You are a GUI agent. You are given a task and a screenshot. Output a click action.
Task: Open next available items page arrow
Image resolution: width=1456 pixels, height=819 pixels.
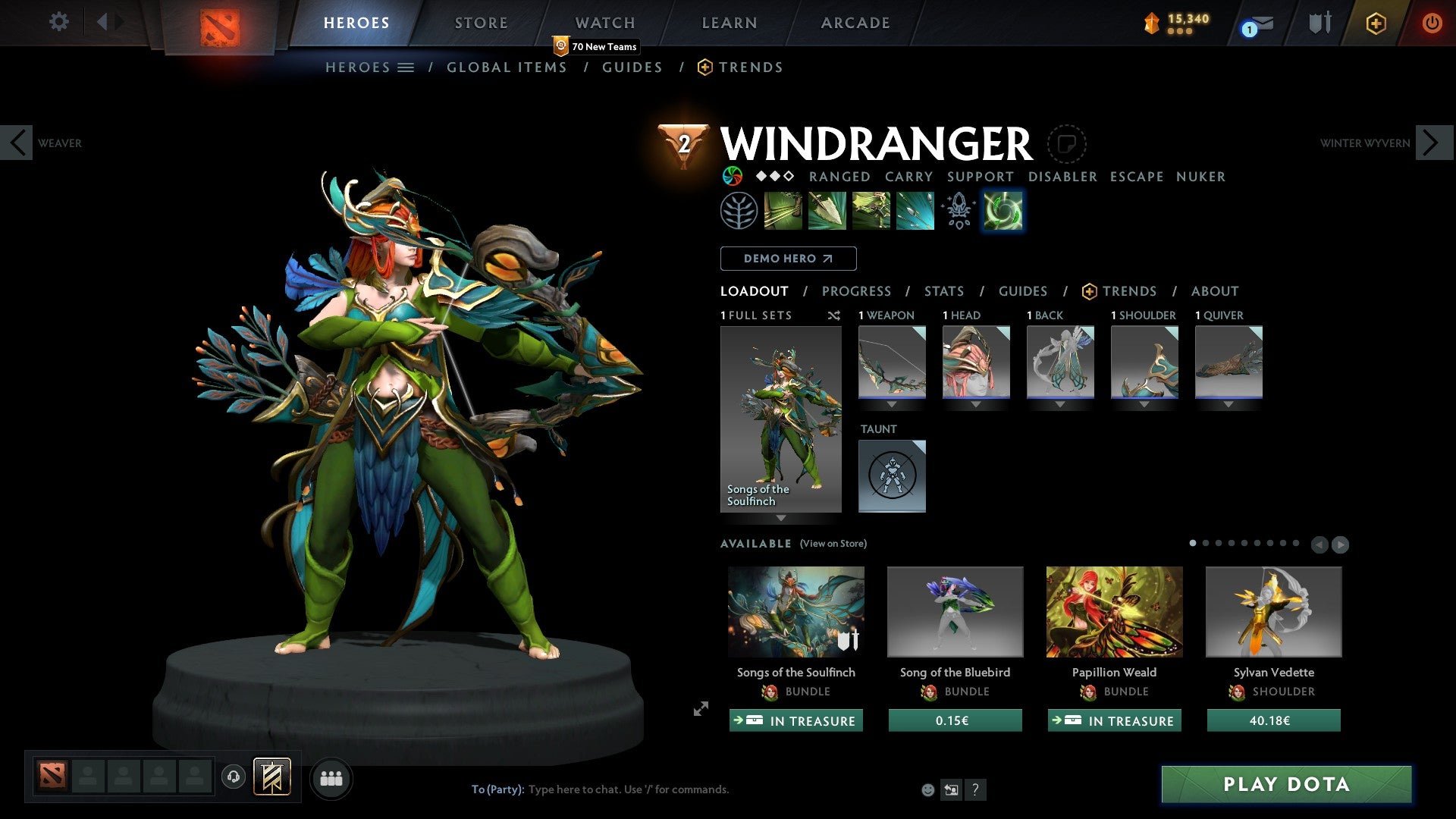point(1340,543)
